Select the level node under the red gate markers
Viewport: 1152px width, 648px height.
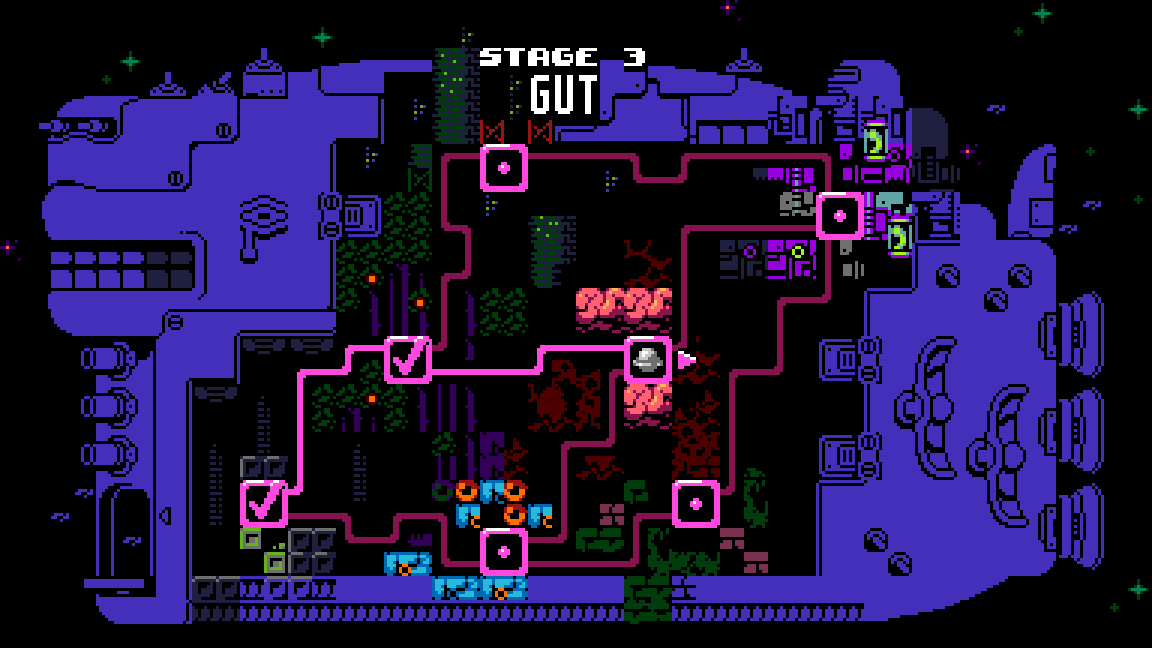tap(504, 168)
